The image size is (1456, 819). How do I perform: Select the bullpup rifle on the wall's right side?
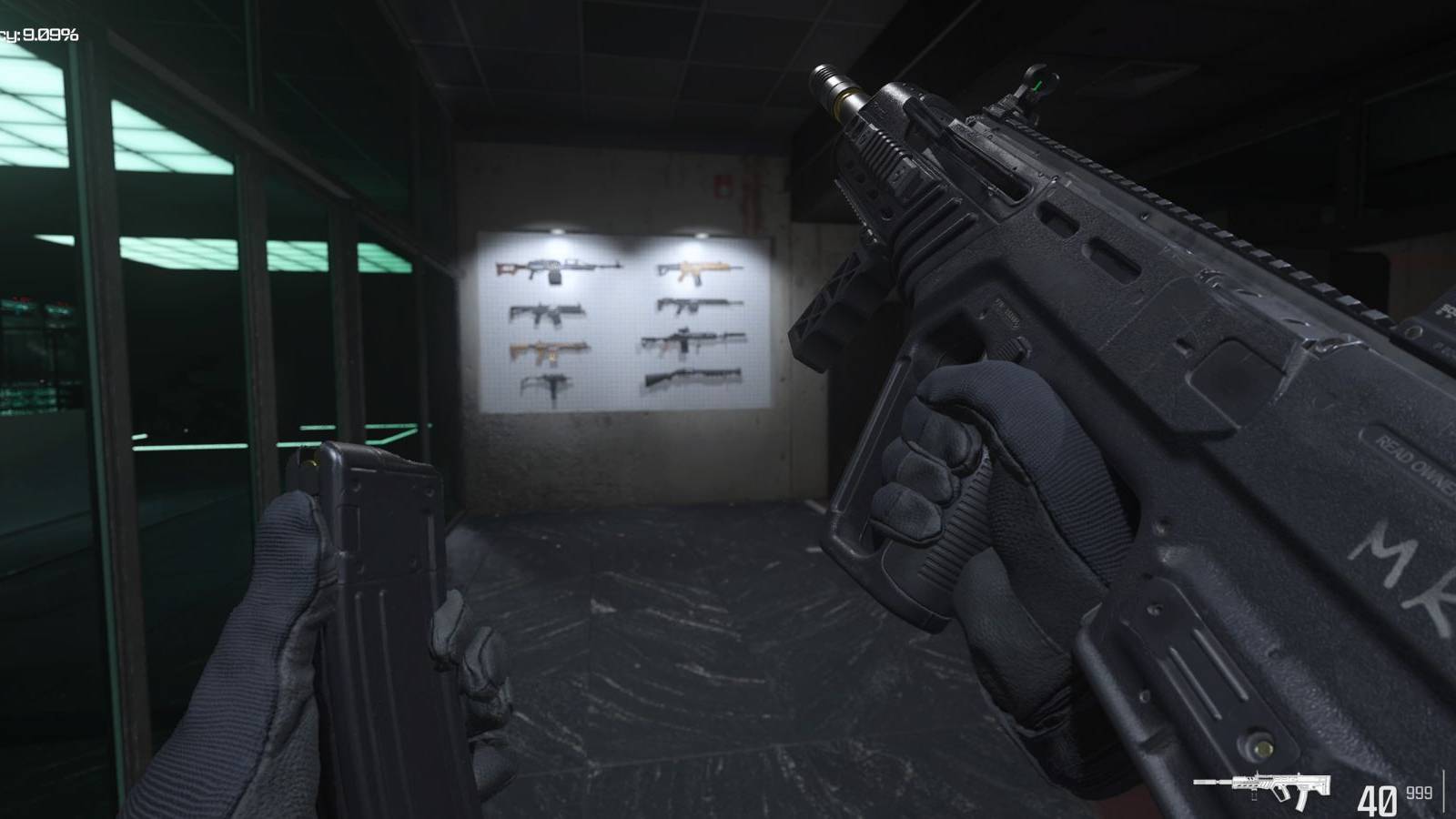click(695, 306)
